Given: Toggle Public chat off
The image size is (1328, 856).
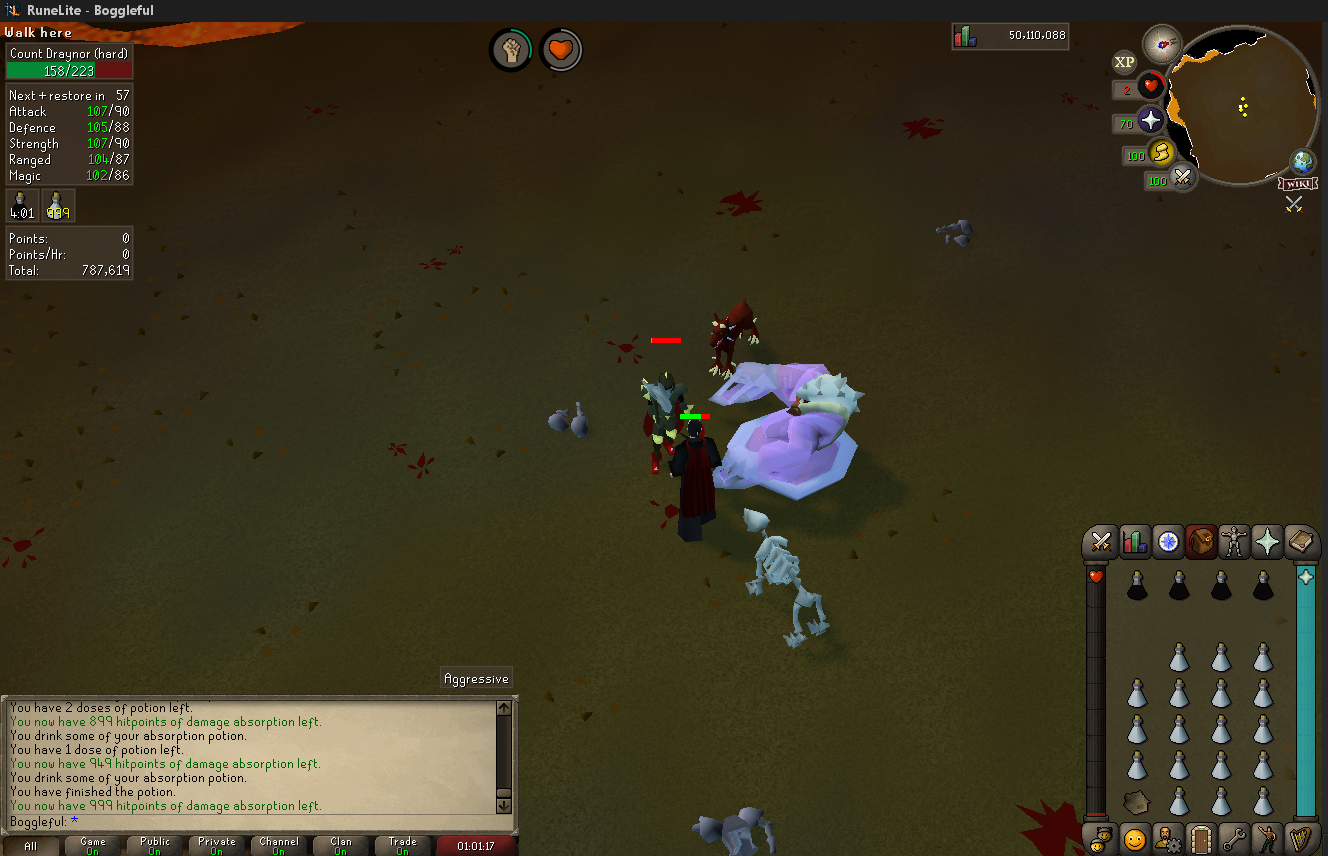Looking at the screenshot, I should click(155, 846).
